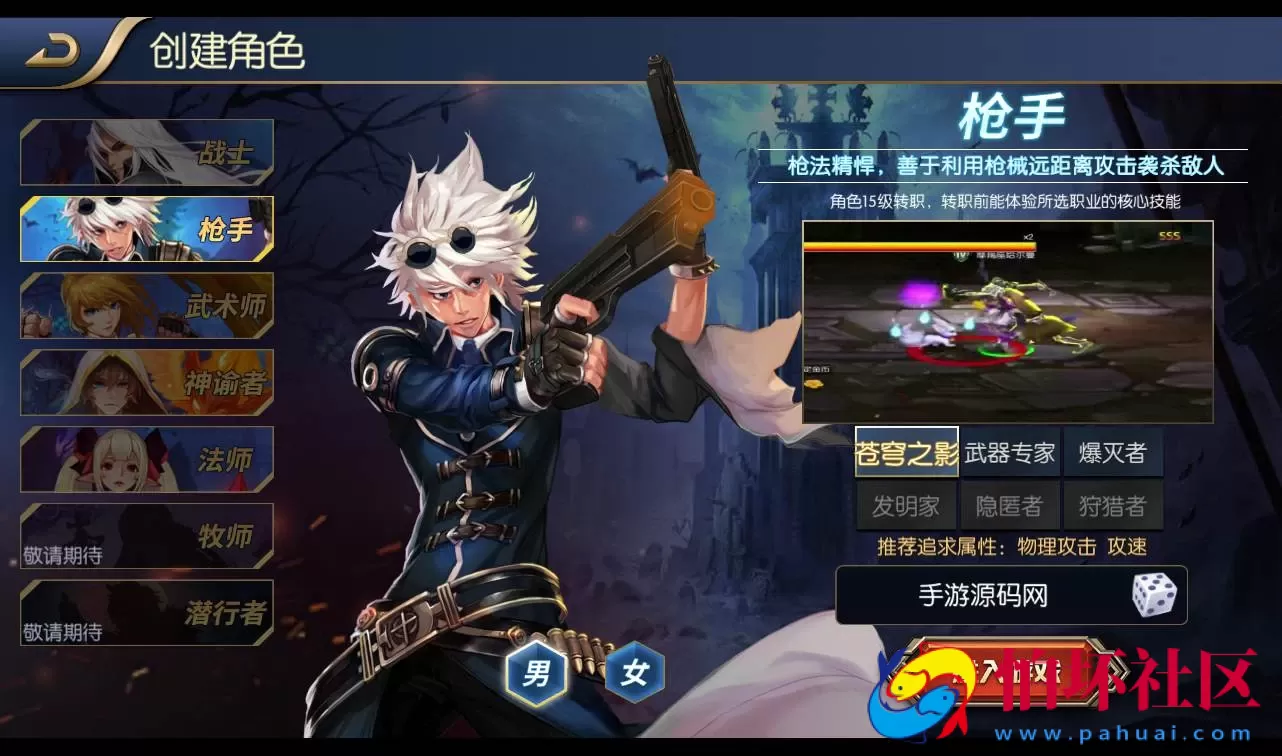
Task: Switch to the 武器专家 subclass tab
Action: click(1009, 452)
